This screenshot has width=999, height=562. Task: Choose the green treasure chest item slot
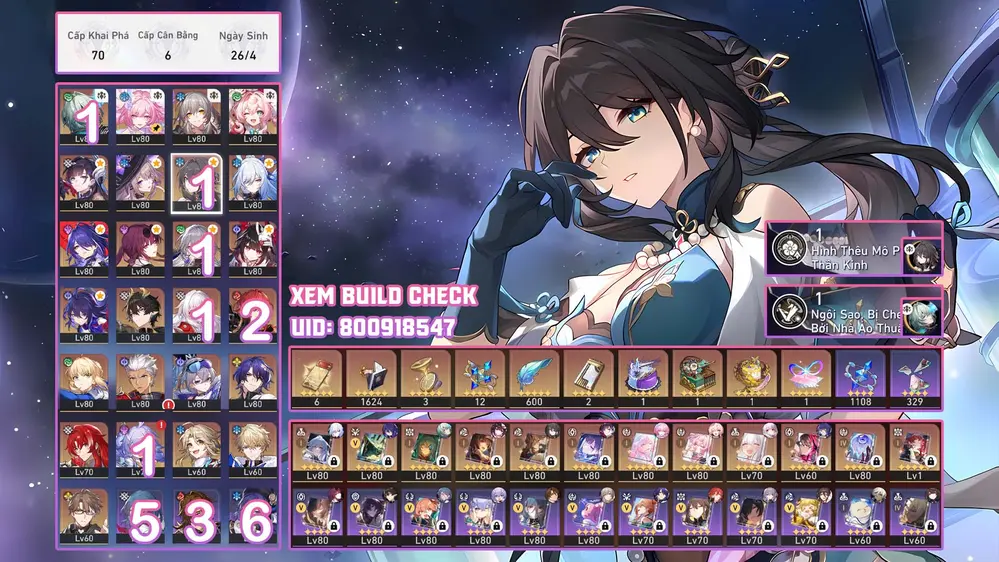tap(697, 377)
